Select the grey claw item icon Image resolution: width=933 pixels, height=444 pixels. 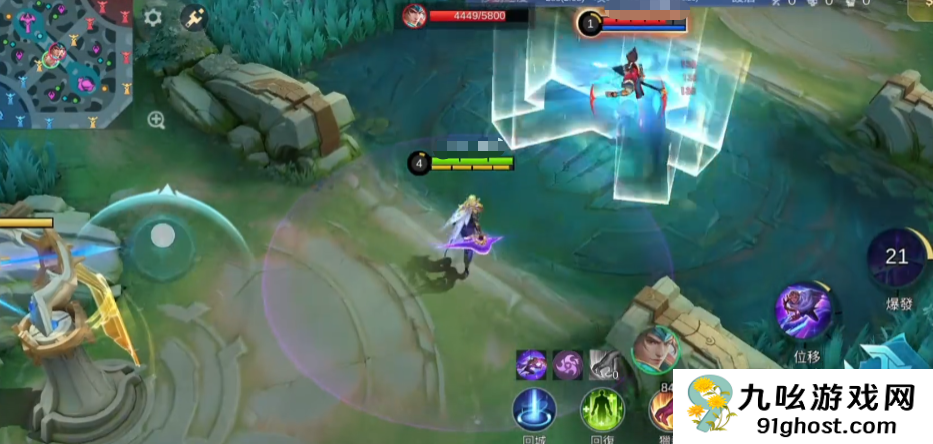tap(603, 364)
